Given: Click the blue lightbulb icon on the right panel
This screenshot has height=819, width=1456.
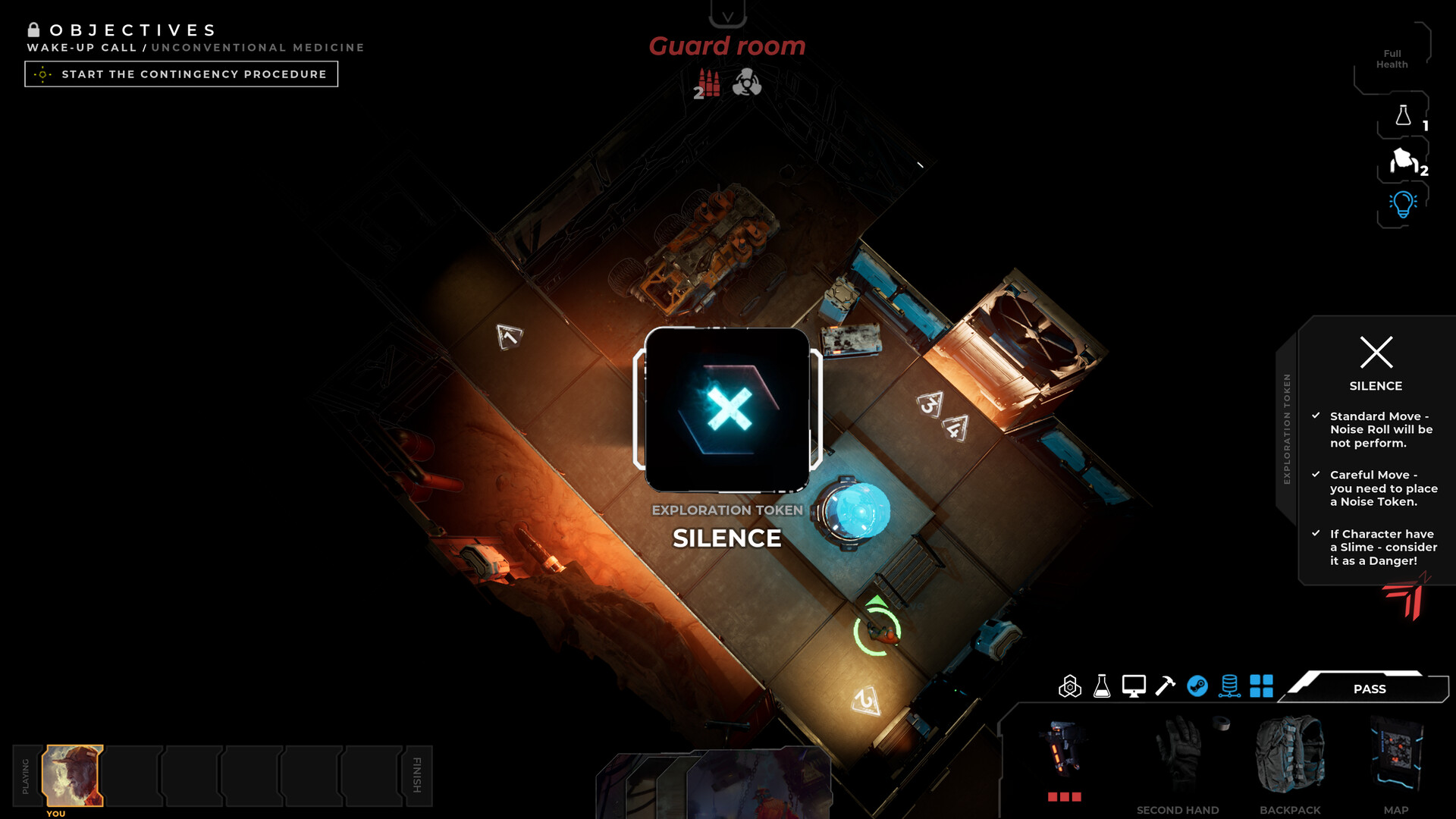Looking at the screenshot, I should [1401, 203].
